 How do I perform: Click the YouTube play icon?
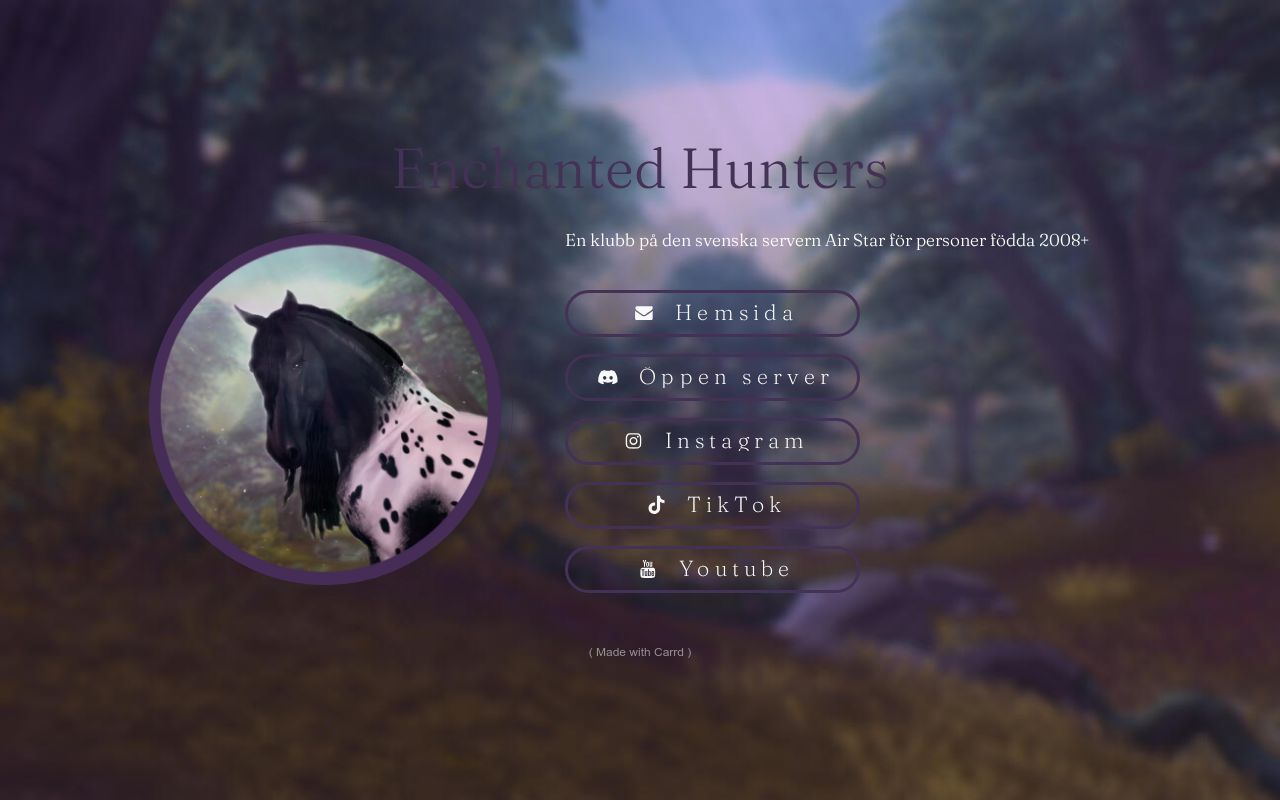point(648,568)
